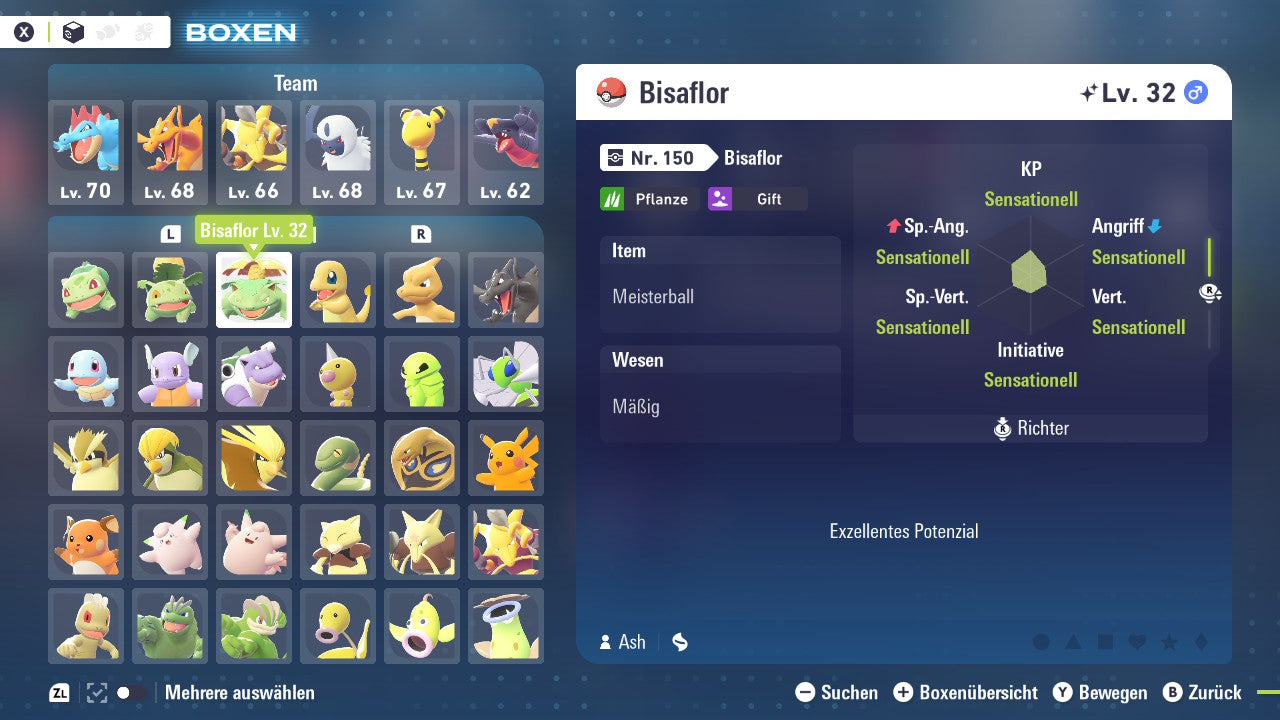Click the X icon in the top-left bar
The height and width of the screenshot is (720, 1280).
[23, 31]
